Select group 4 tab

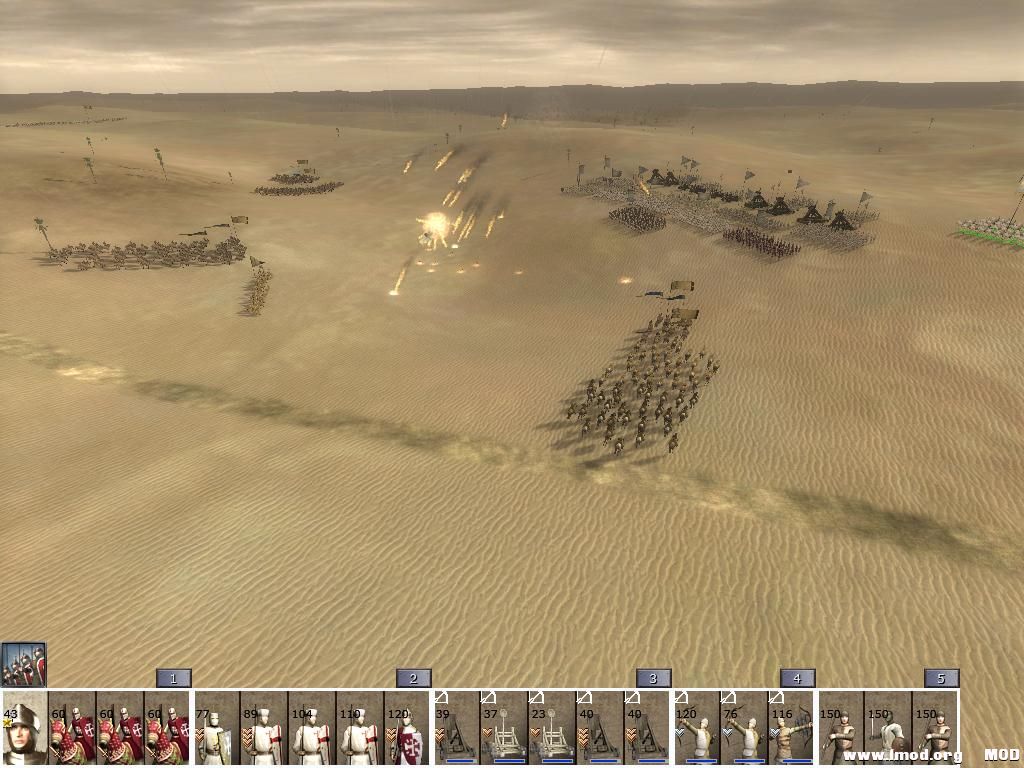coord(797,678)
